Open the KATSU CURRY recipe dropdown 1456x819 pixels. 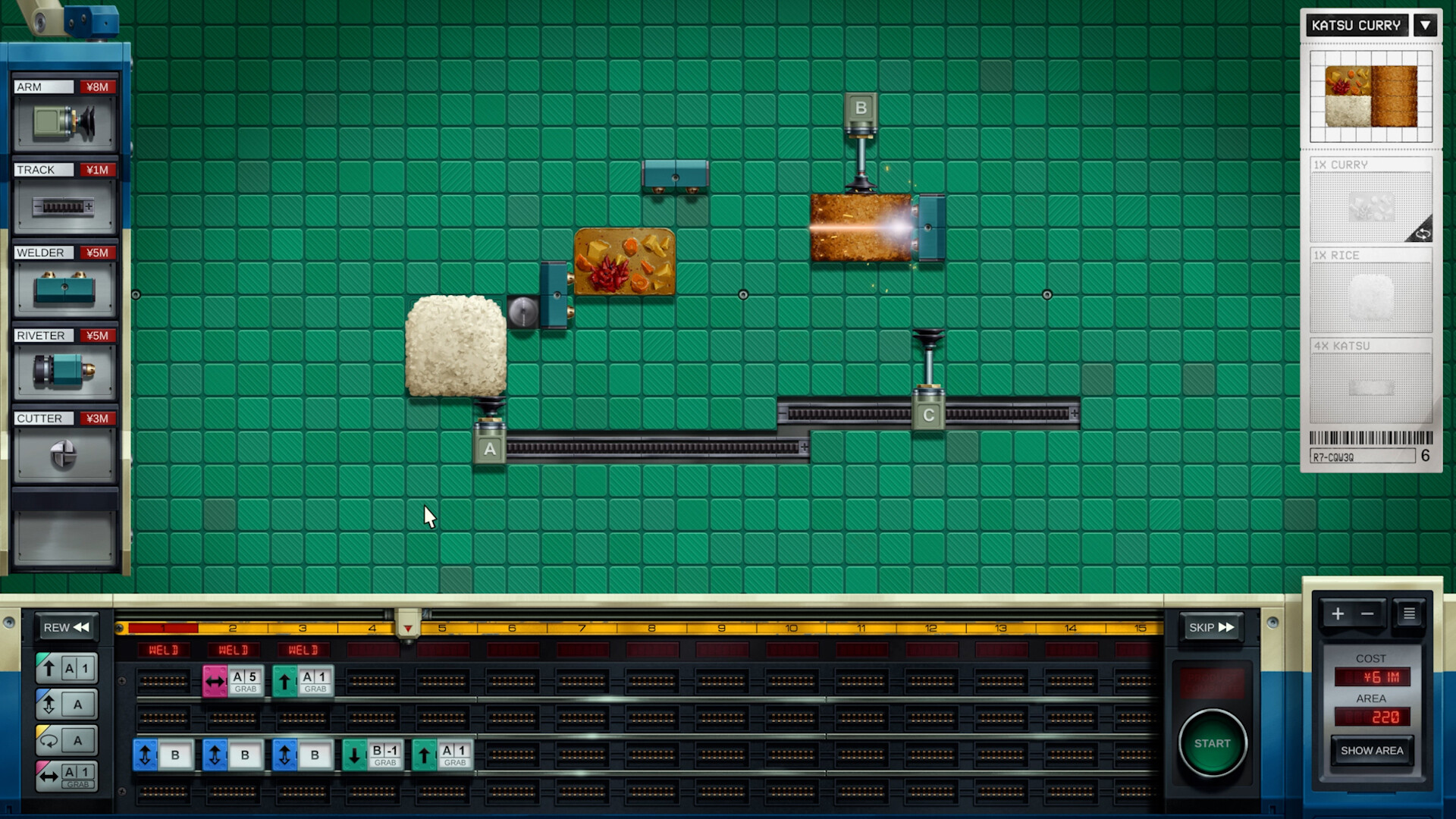click(x=1426, y=25)
